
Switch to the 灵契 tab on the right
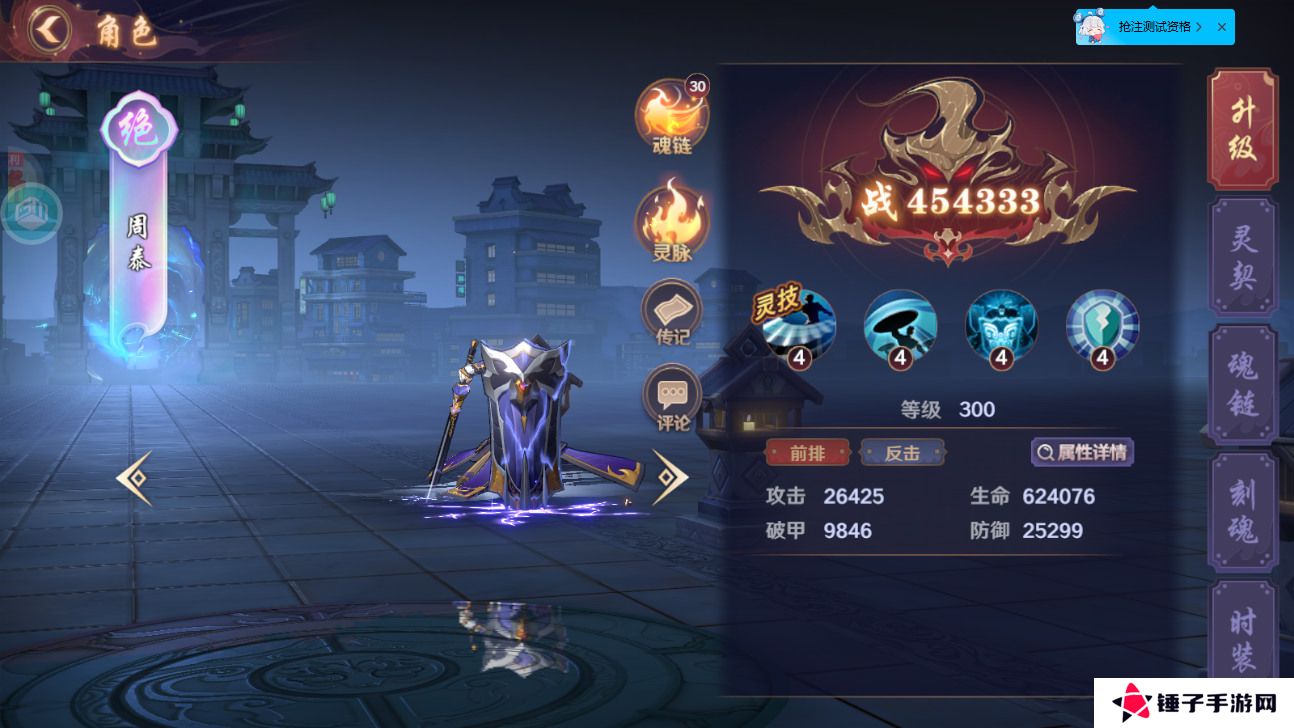point(1243,255)
